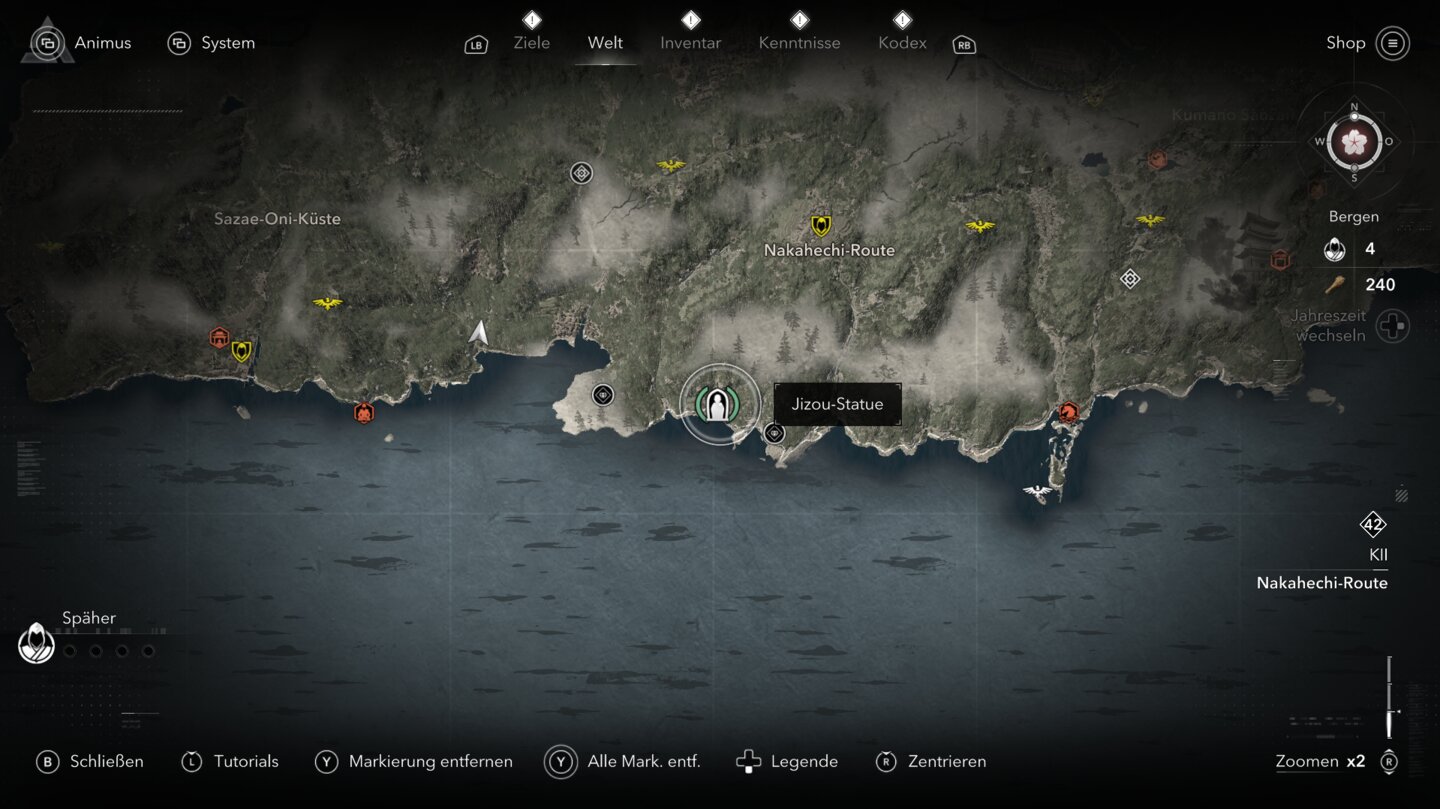This screenshot has width=1440, height=809.
Task: Click the Sazae-Oni-Küste region label
Action: pyautogui.click(x=277, y=219)
